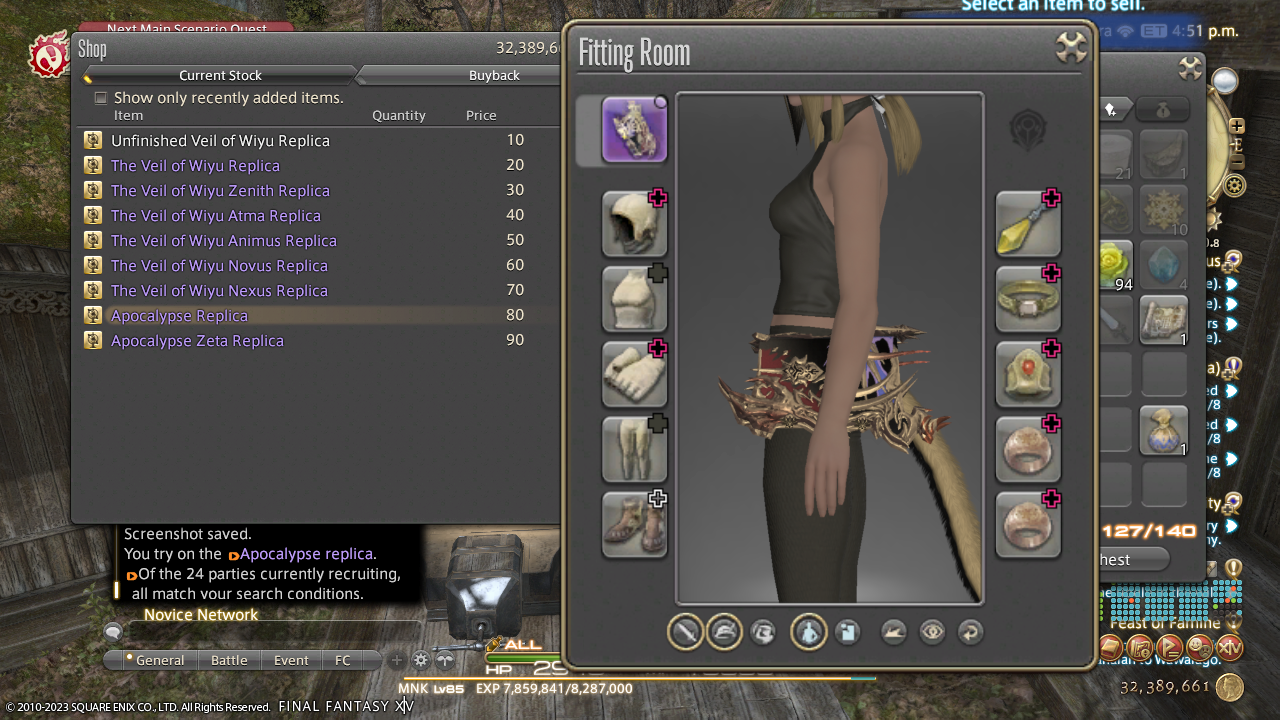Image resolution: width=1280 pixels, height=720 pixels.
Task: Open chat log settings gear
Action: (421, 660)
